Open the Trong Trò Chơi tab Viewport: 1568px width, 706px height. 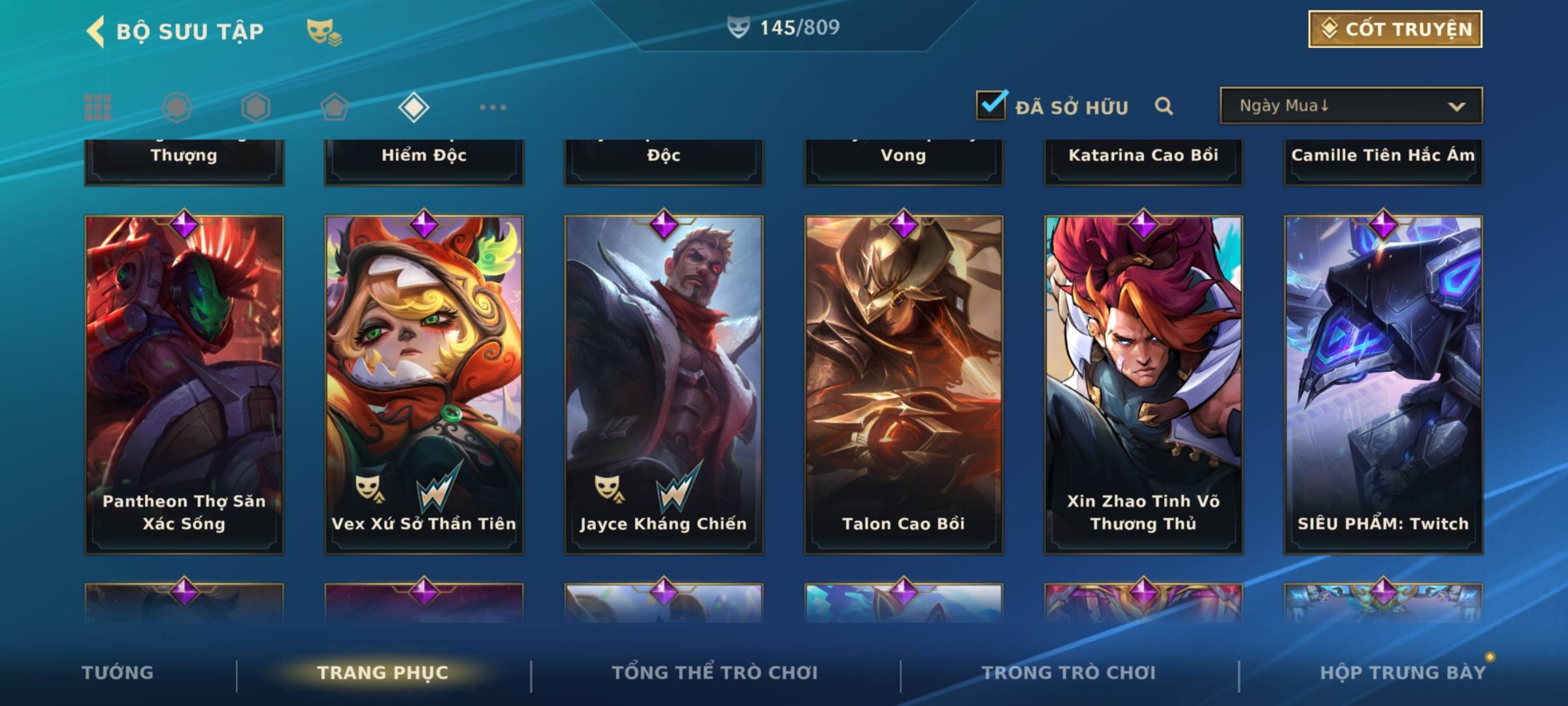point(1069,673)
